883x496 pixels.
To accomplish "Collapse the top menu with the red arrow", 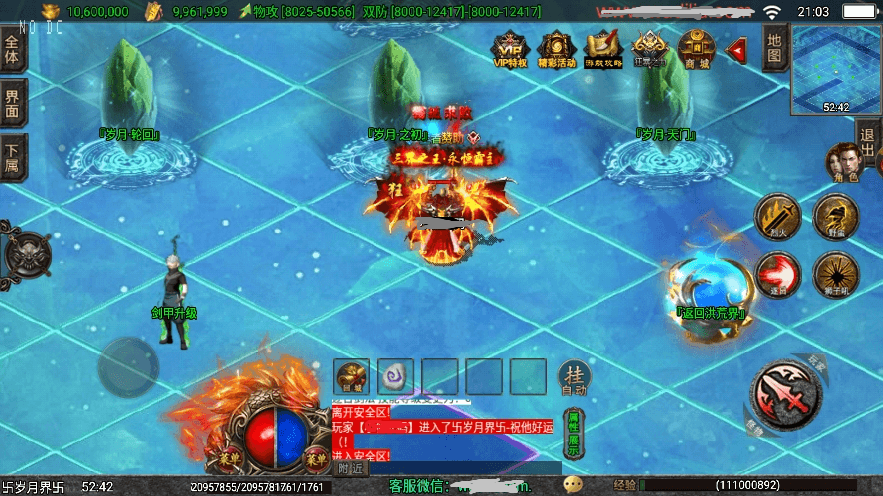I will pyautogui.click(x=737, y=48).
